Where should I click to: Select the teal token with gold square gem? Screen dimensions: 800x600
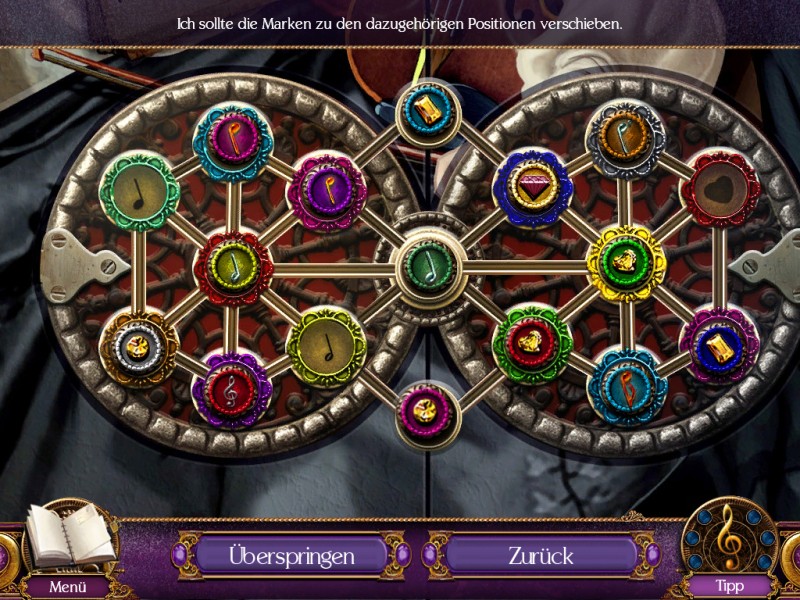coord(429,110)
